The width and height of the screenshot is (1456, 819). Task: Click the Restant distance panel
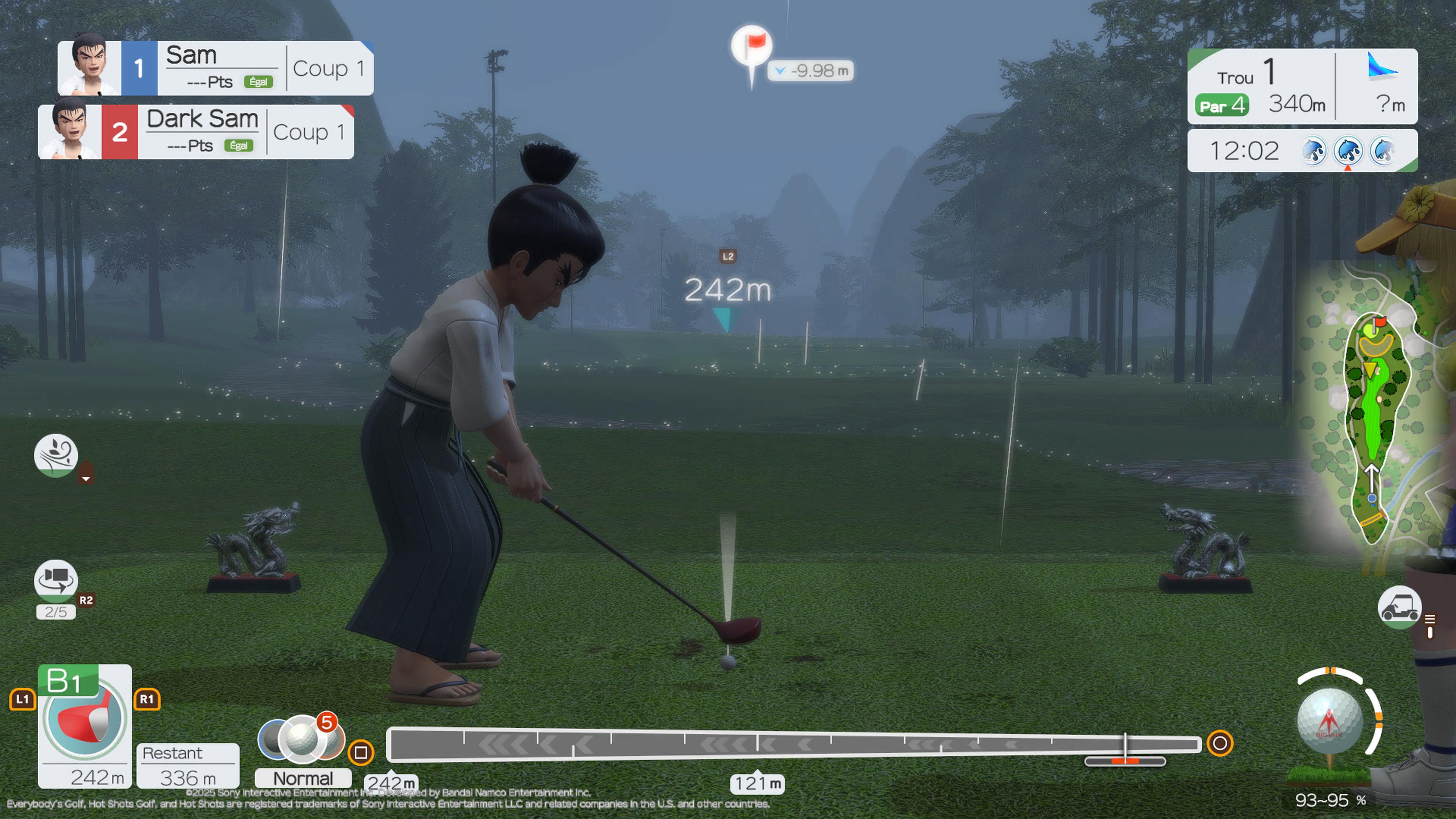(188, 766)
